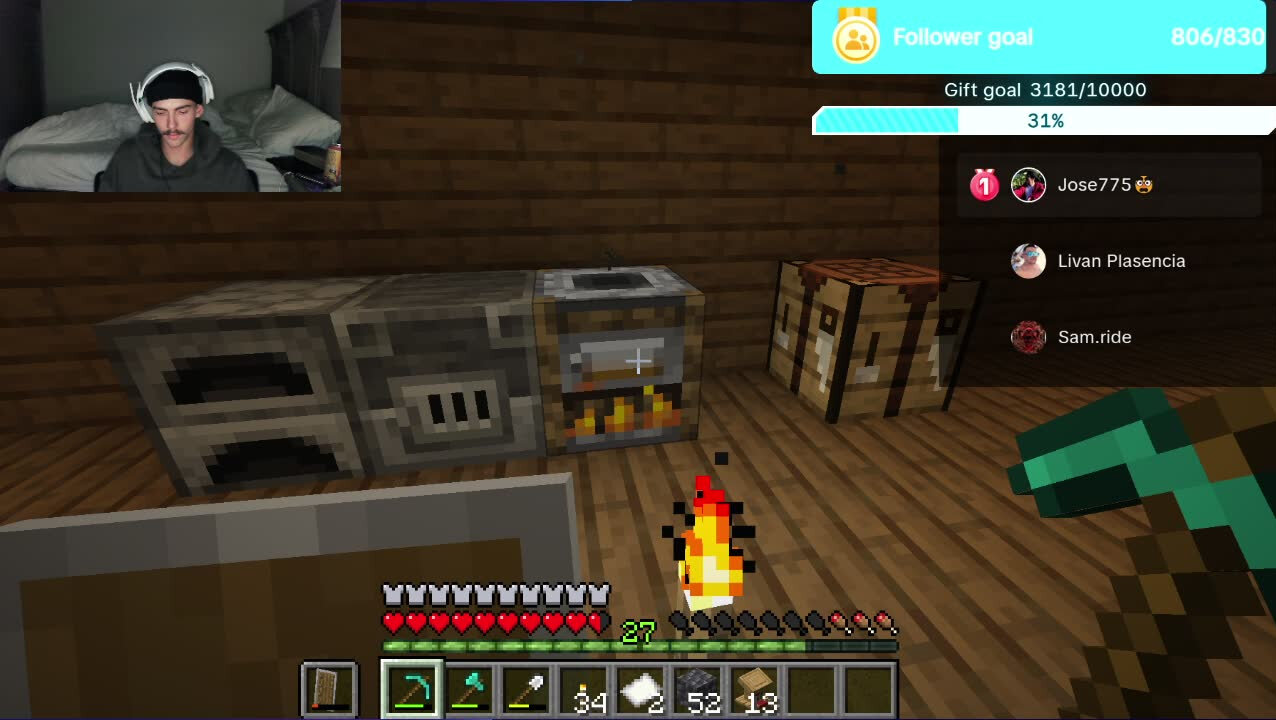
Task: Choose the wooden sign stack of 13
Action: point(755,689)
